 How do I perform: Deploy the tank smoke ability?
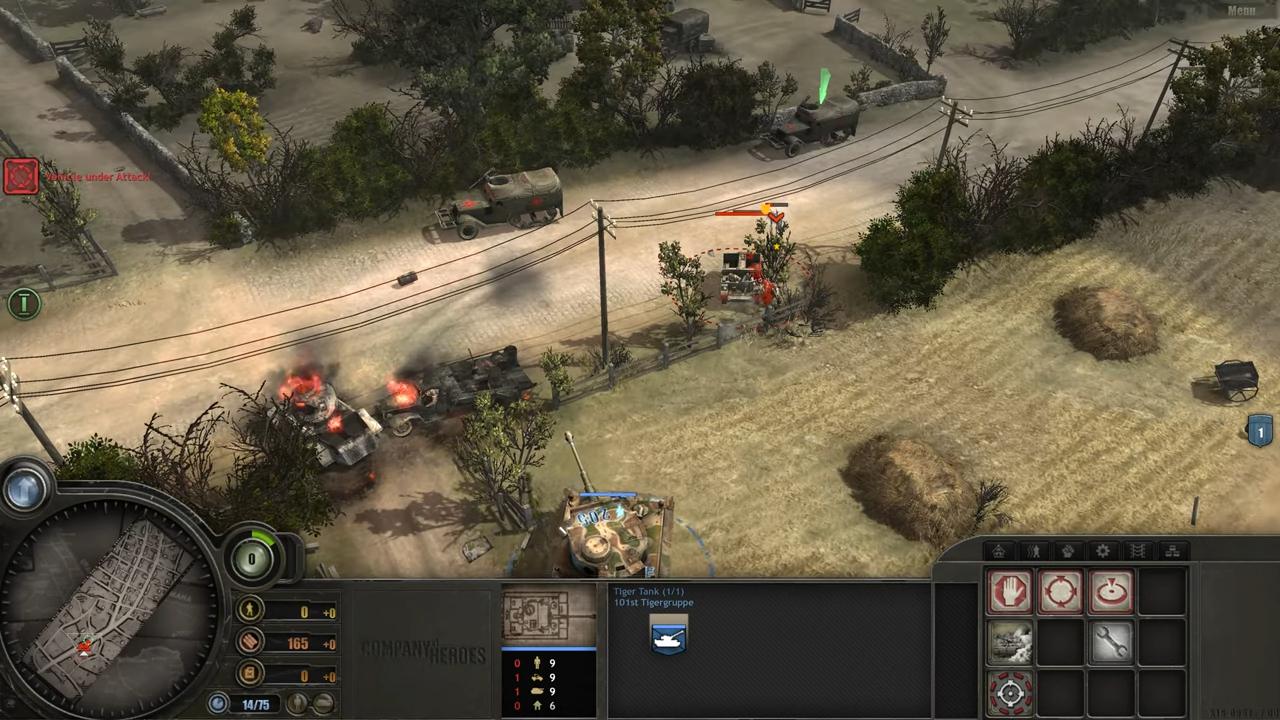1009,642
